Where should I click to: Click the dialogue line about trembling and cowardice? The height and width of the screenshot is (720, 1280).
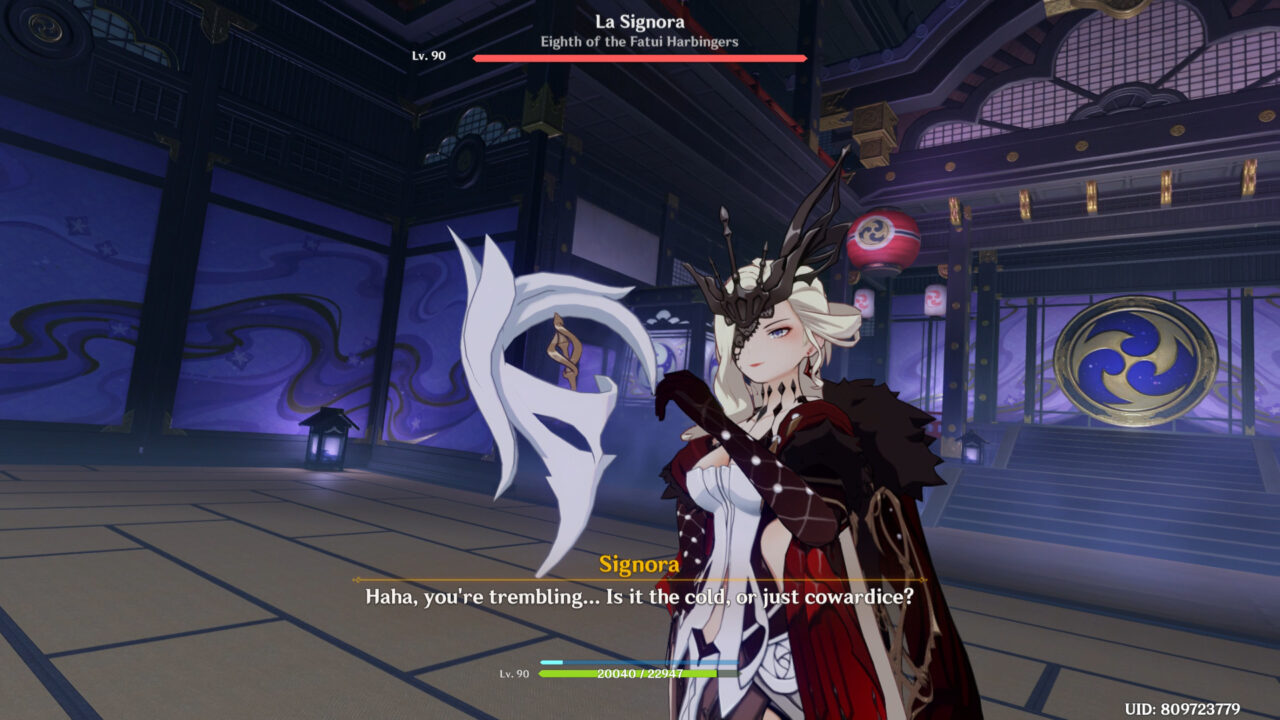(640, 598)
